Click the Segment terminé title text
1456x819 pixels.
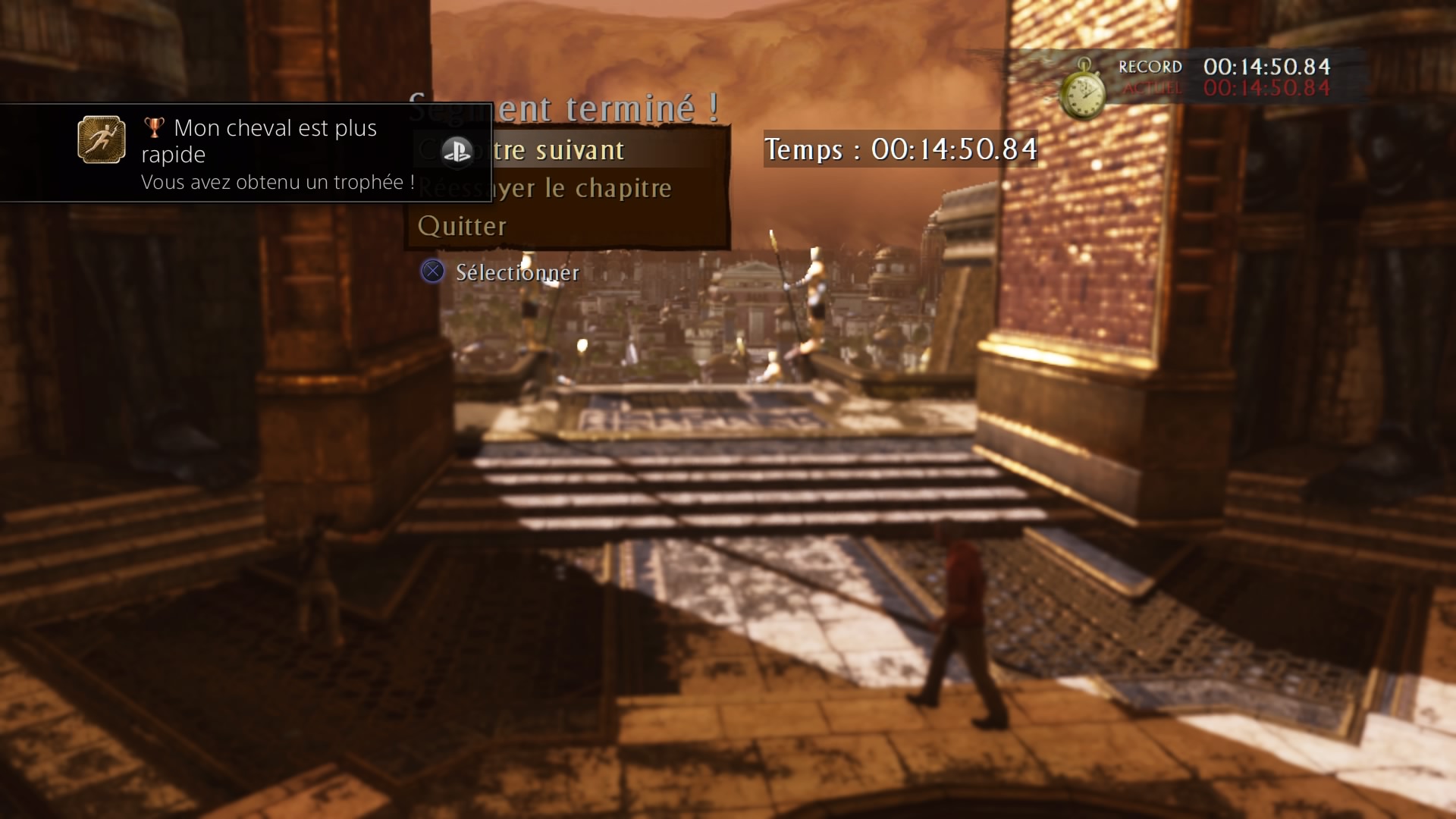pos(565,106)
